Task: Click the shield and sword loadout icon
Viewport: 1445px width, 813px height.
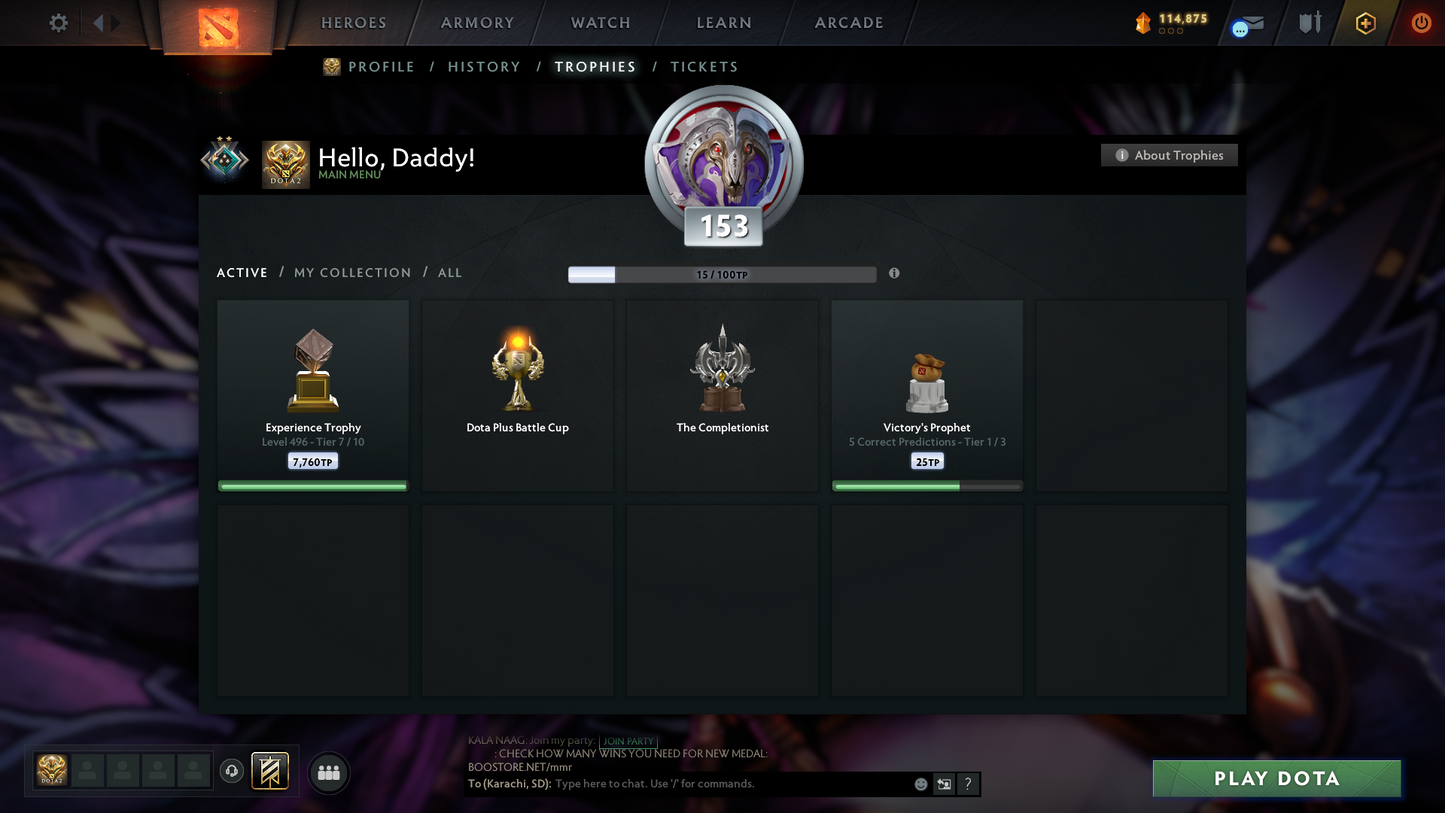Action: [1309, 22]
